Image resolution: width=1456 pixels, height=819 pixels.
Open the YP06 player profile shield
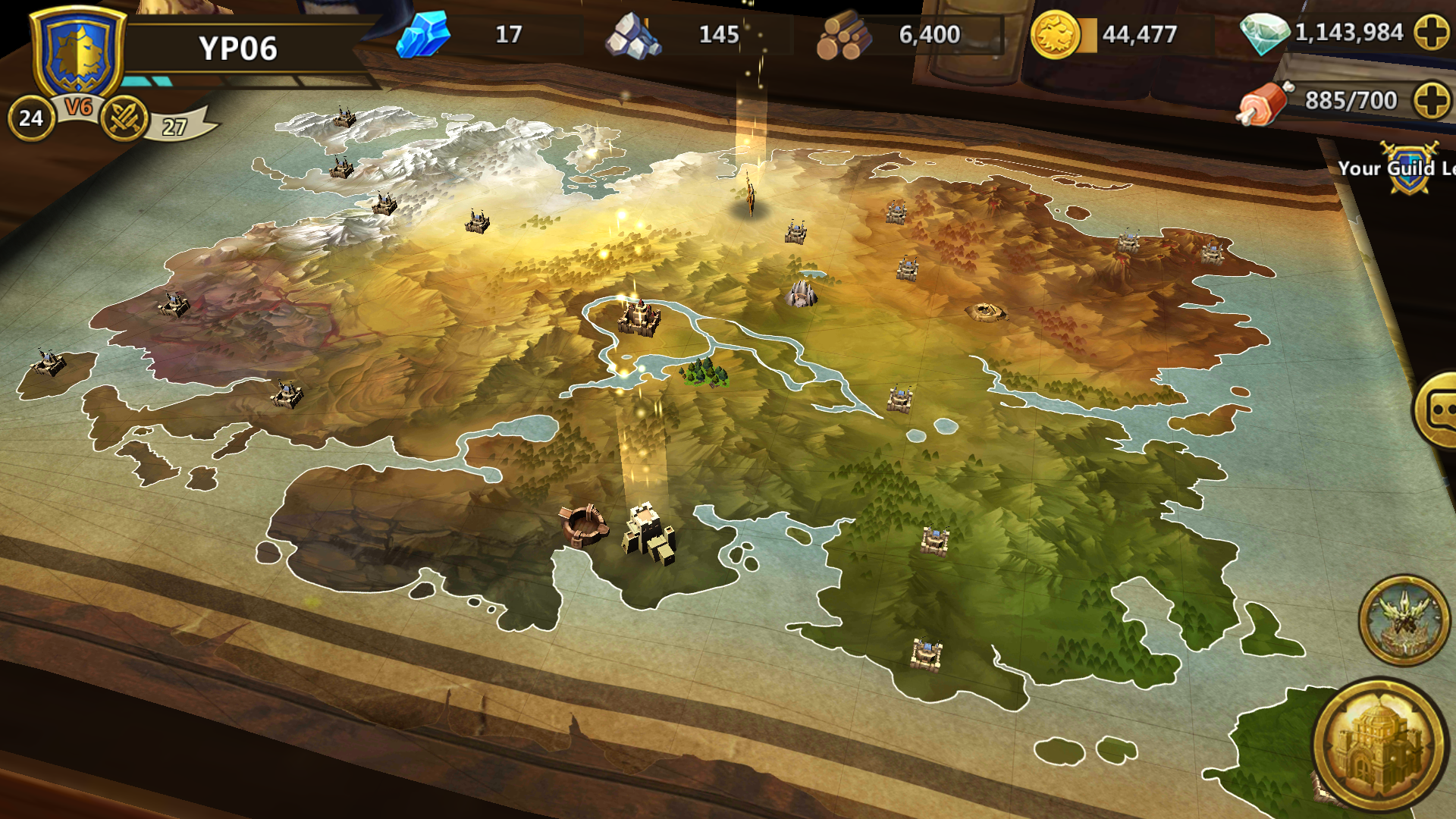77,53
